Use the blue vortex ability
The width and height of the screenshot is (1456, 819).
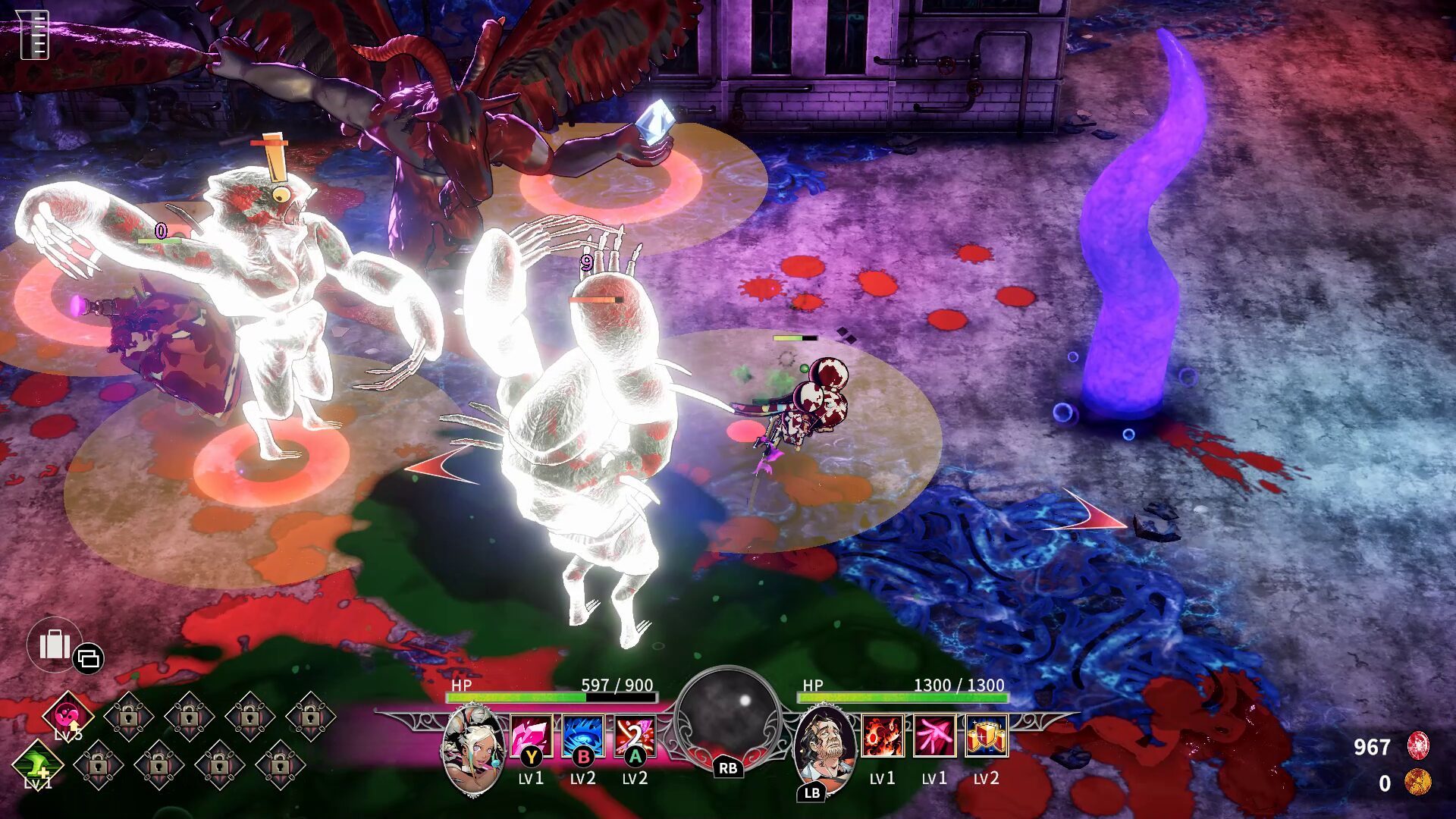click(x=583, y=736)
